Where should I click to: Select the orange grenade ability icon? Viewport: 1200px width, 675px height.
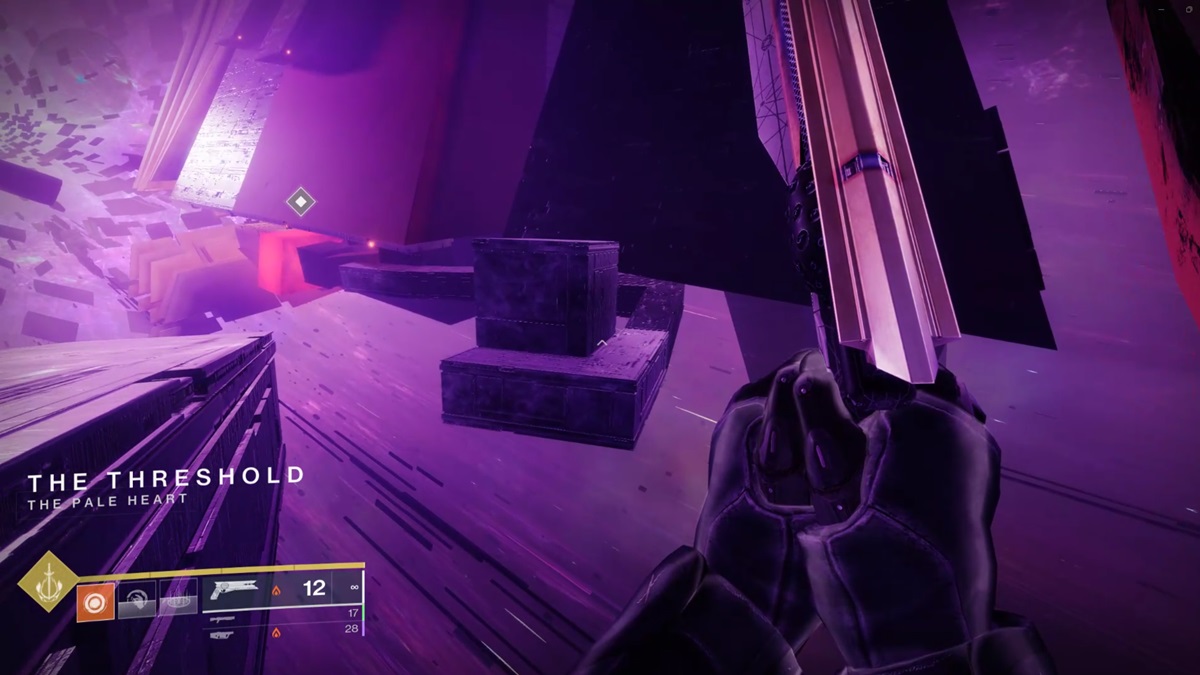click(x=96, y=602)
